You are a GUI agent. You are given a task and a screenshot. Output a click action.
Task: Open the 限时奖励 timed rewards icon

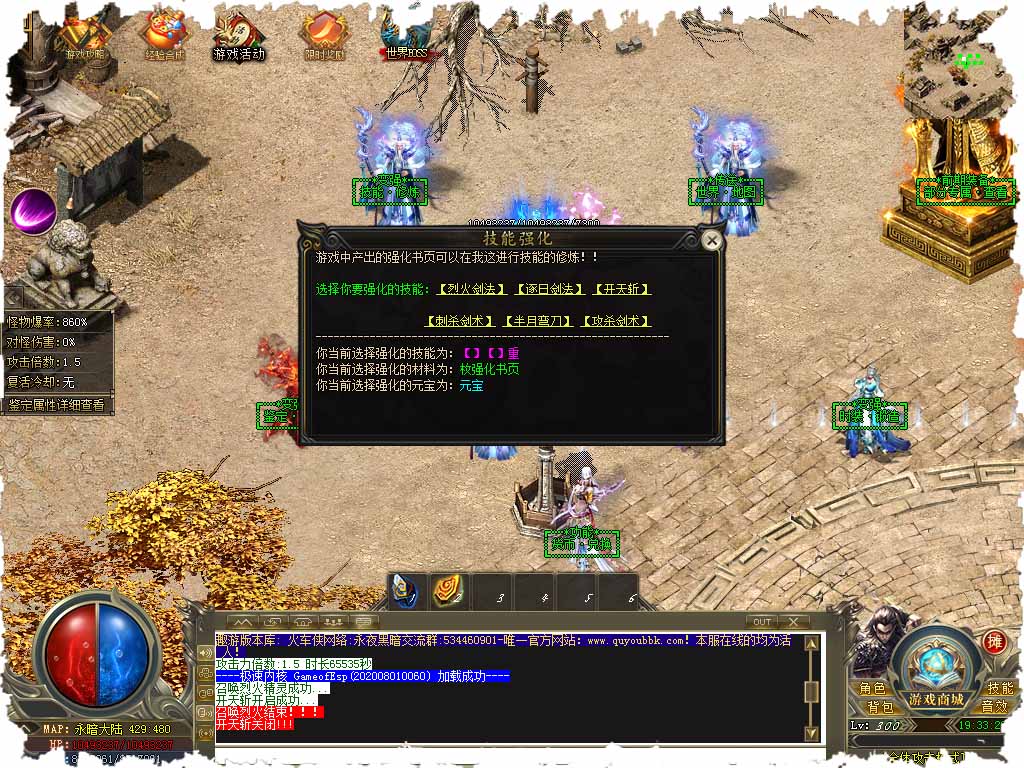(324, 36)
